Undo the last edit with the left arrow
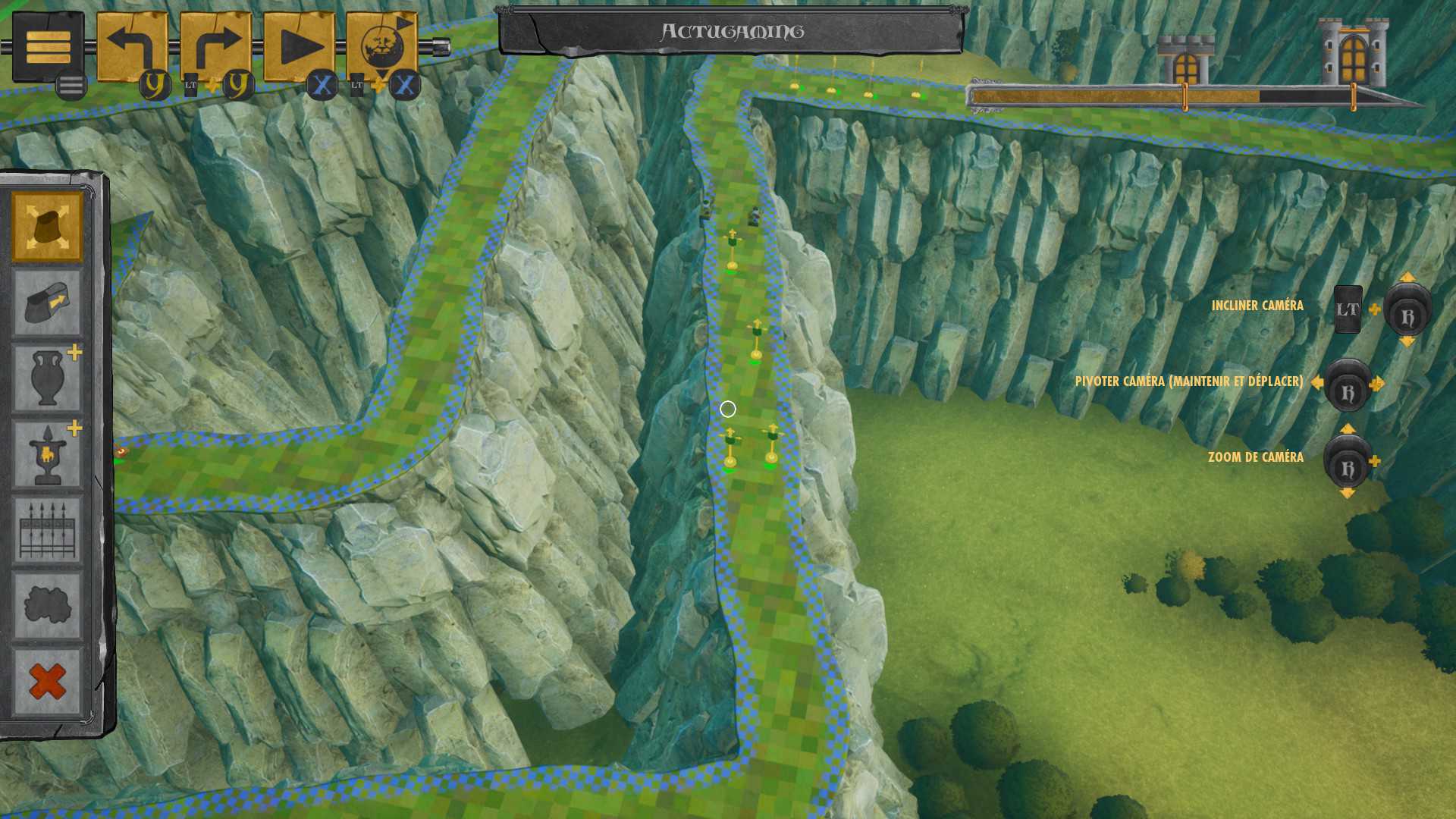Viewport: 1456px width, 819px height. [x=132, y=47]
